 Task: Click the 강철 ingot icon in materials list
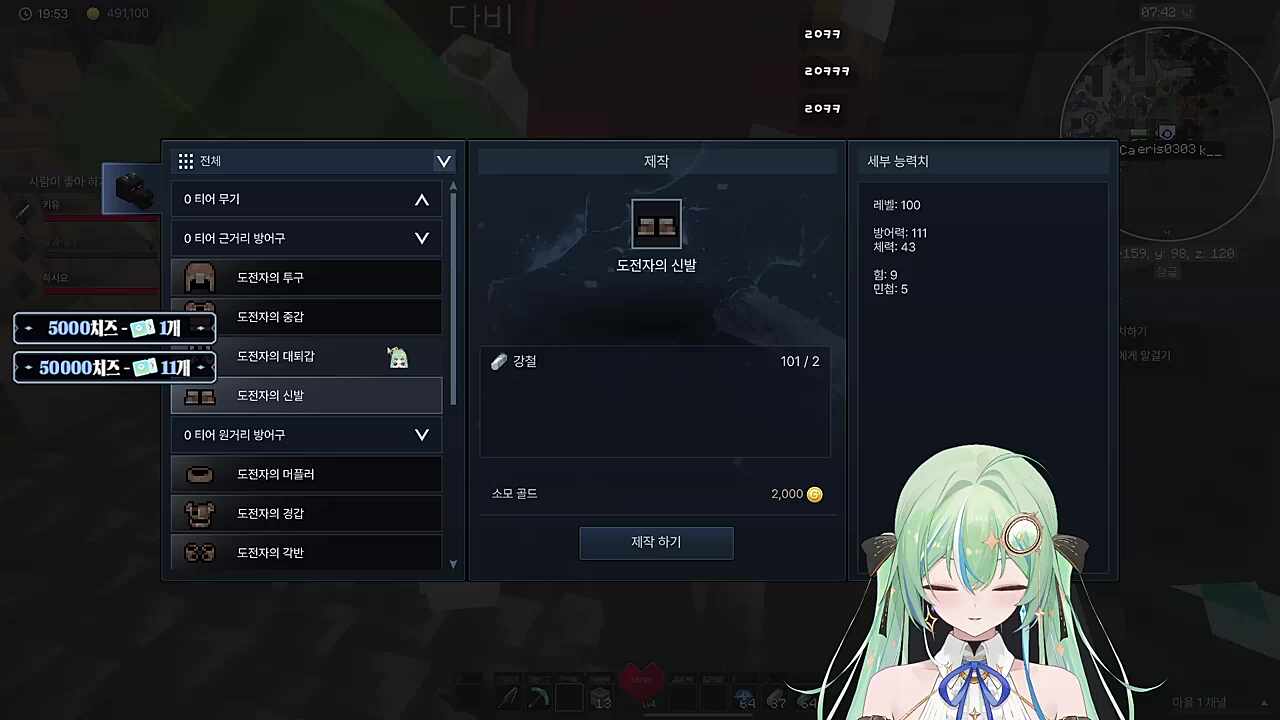click(x=499, y=361)
